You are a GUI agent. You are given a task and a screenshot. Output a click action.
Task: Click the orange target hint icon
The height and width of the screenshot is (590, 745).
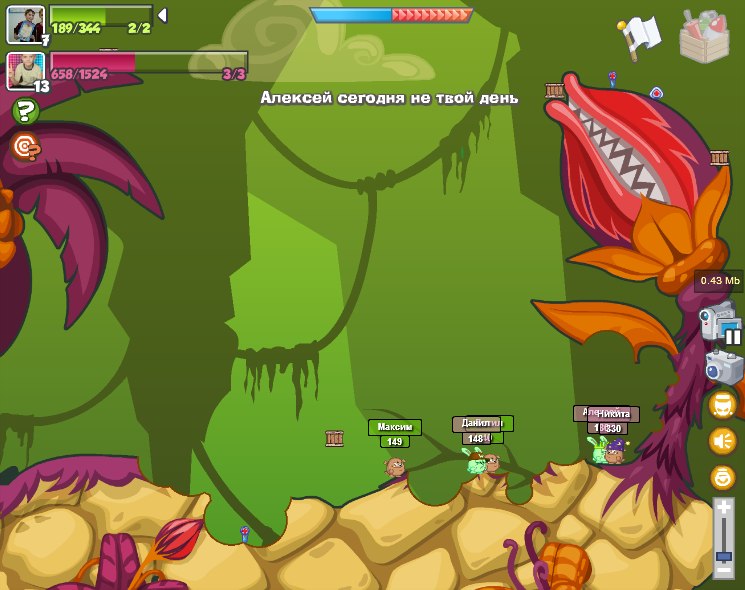(26, 148)
